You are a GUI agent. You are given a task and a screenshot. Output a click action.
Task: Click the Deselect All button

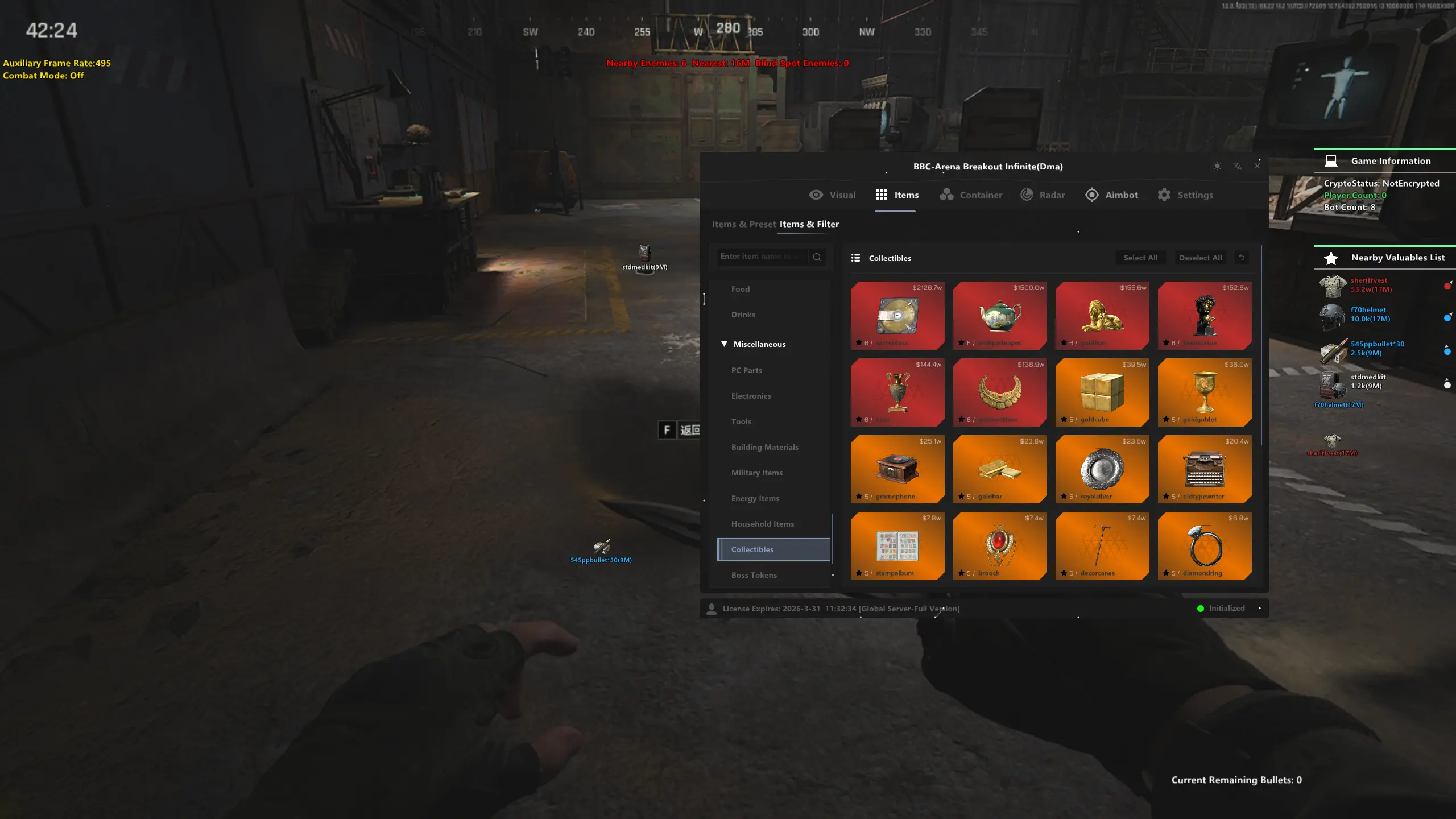[1200, 258]
